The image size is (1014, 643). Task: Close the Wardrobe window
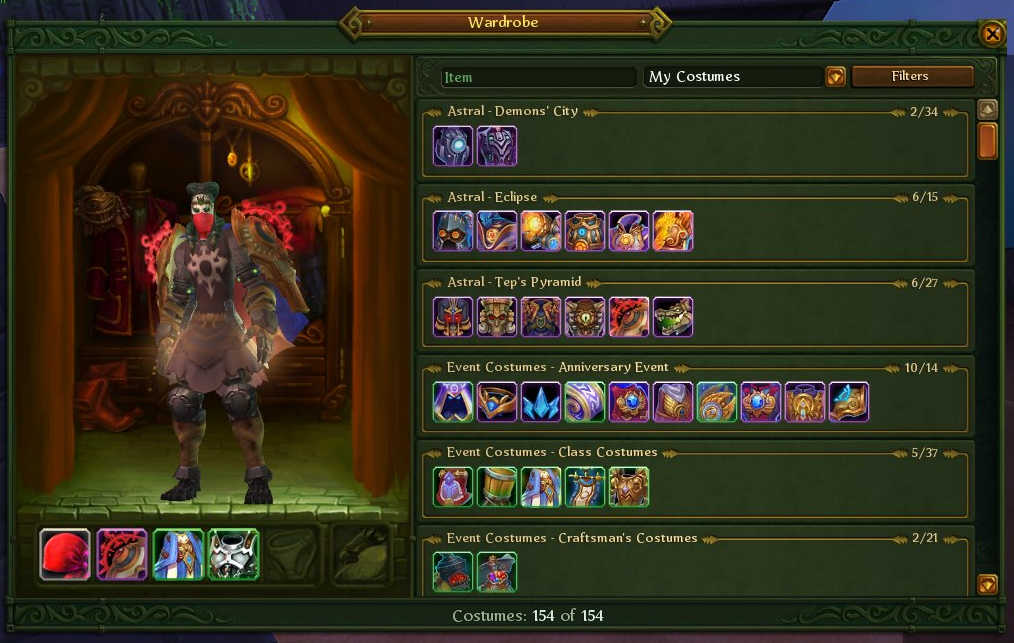(991, 35)
